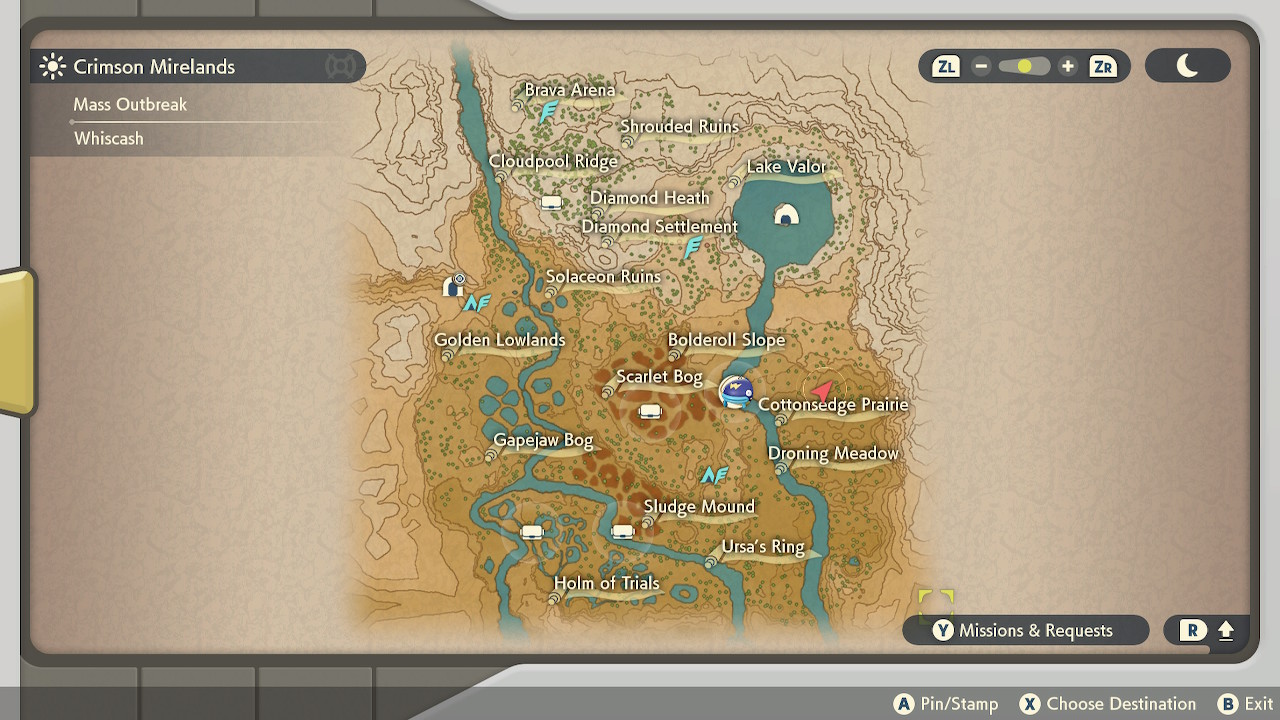Select the Whiscash outbreak entry

[x=109, y=138]
